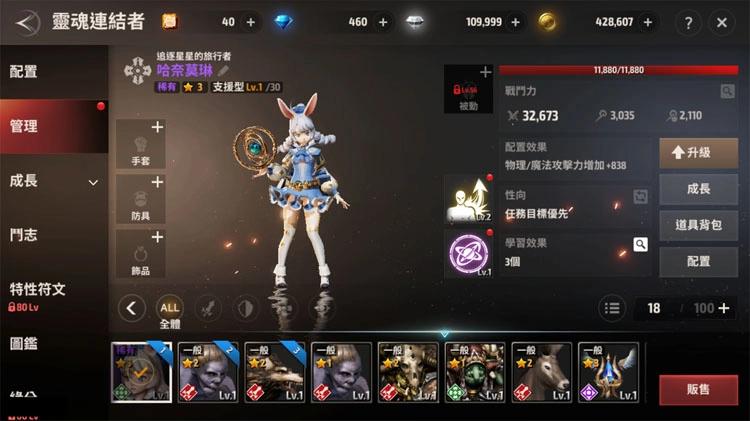Select the 全體 ALL filter
Viewport: 750px width, 421px height.
point(170,308)
